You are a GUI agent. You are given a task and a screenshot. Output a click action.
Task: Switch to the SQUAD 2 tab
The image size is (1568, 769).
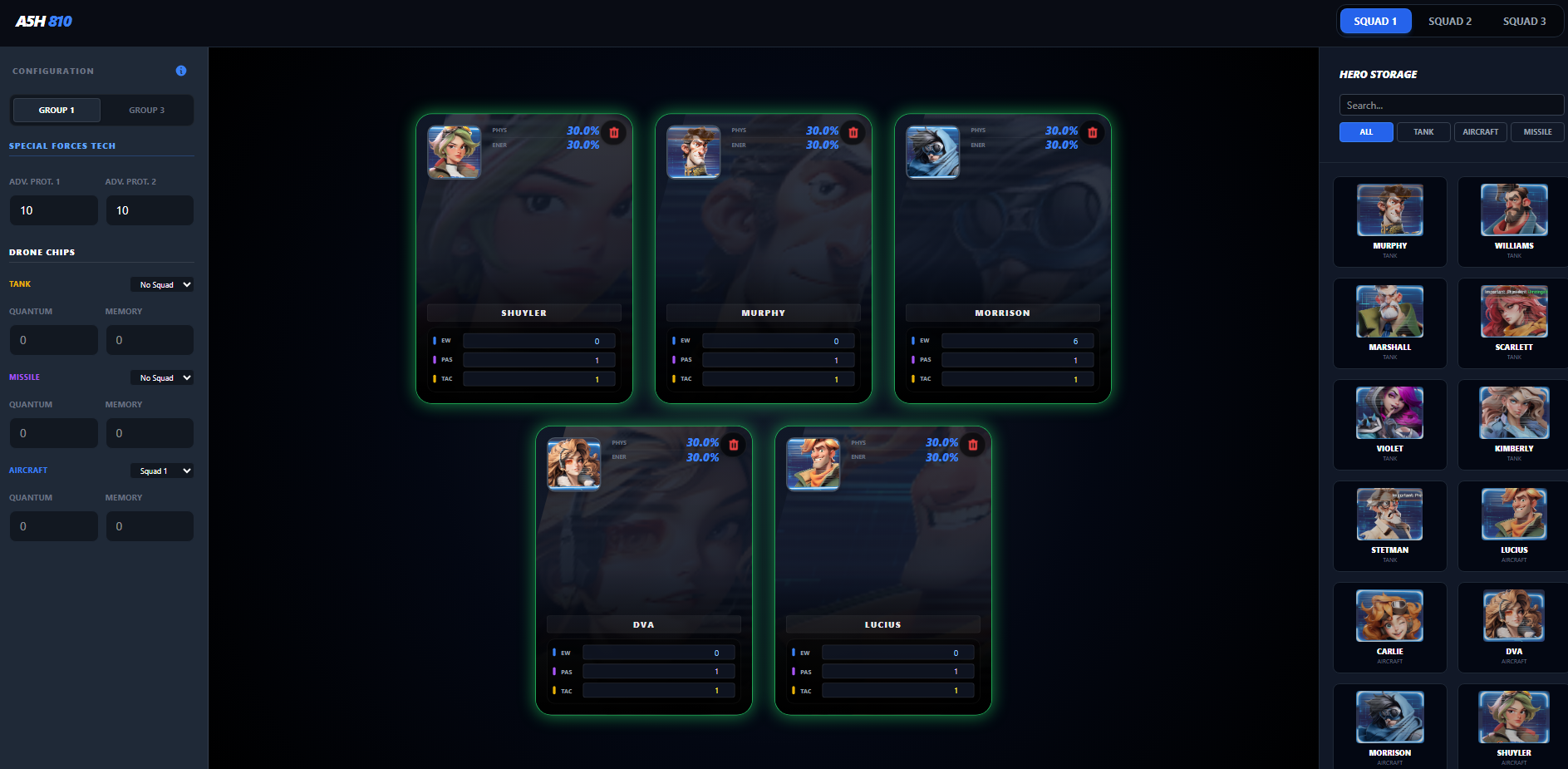click(1450, 21)
